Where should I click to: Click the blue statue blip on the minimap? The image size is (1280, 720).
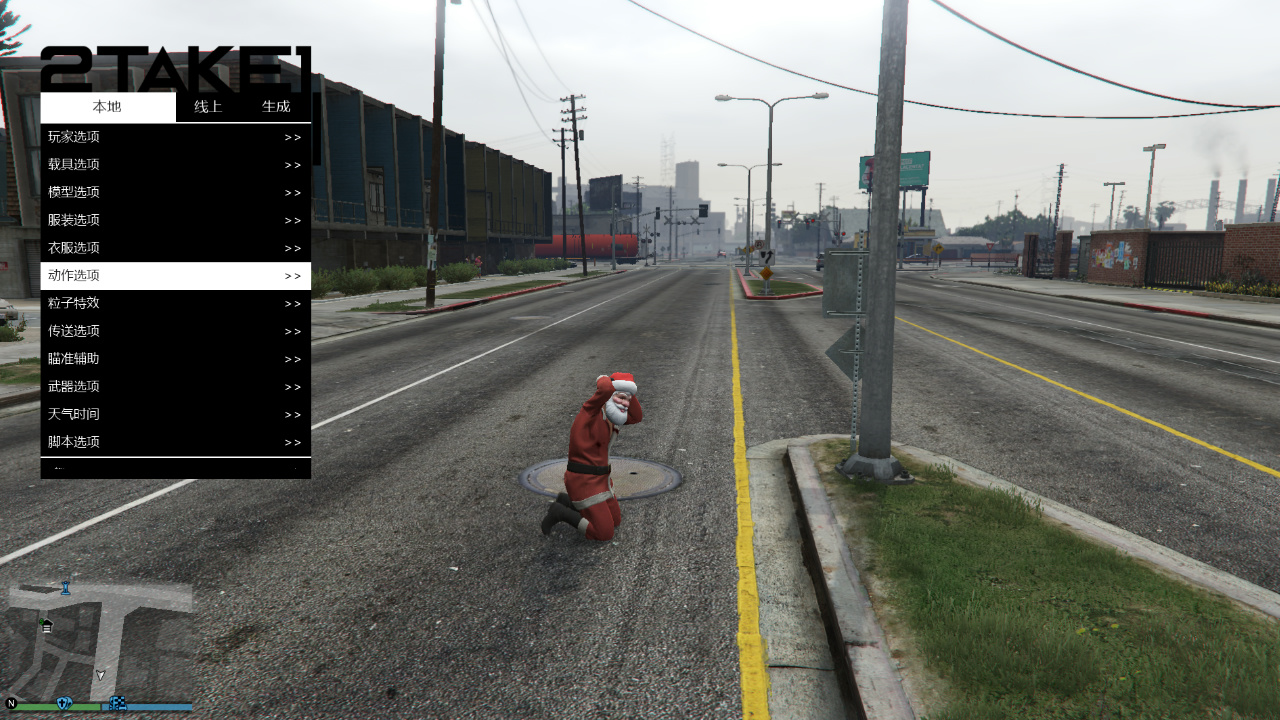click(x=66, y=589)
